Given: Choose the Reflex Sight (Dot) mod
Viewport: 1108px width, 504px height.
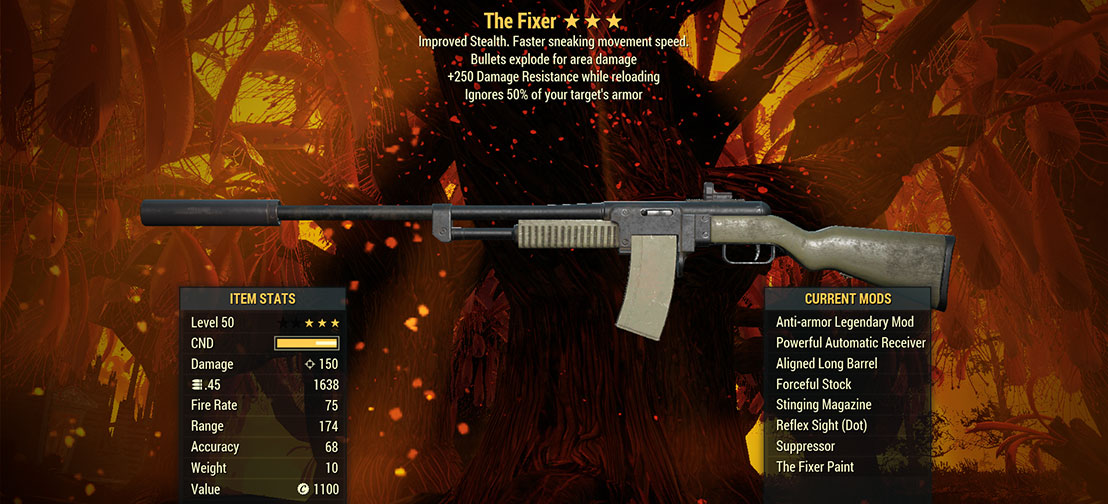Looking at the screenshot, I should pyautogui.click(x=824, y=425).
